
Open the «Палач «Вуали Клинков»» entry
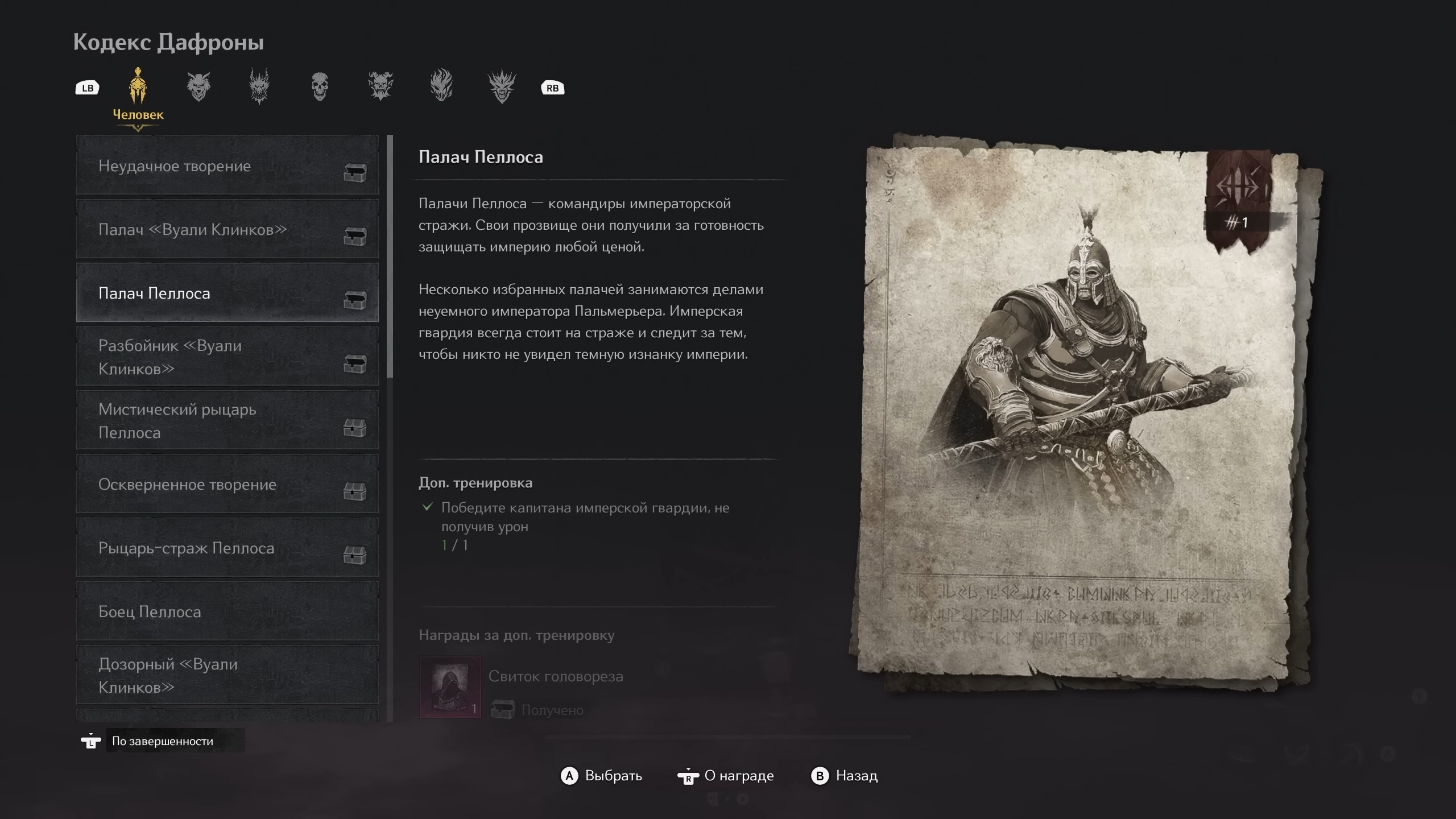coord(227,230)
